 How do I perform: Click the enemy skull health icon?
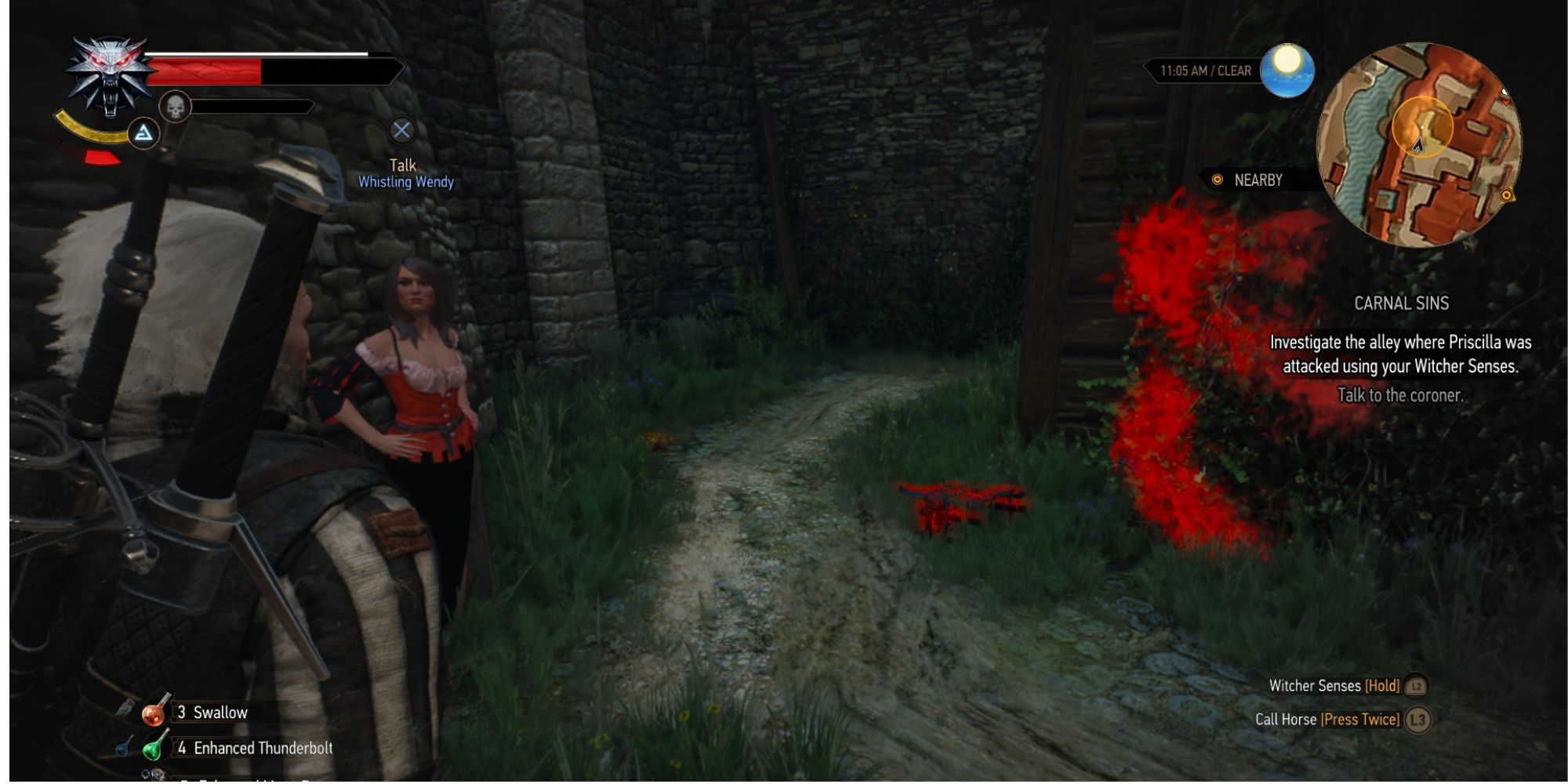click(x=174, y=109)
